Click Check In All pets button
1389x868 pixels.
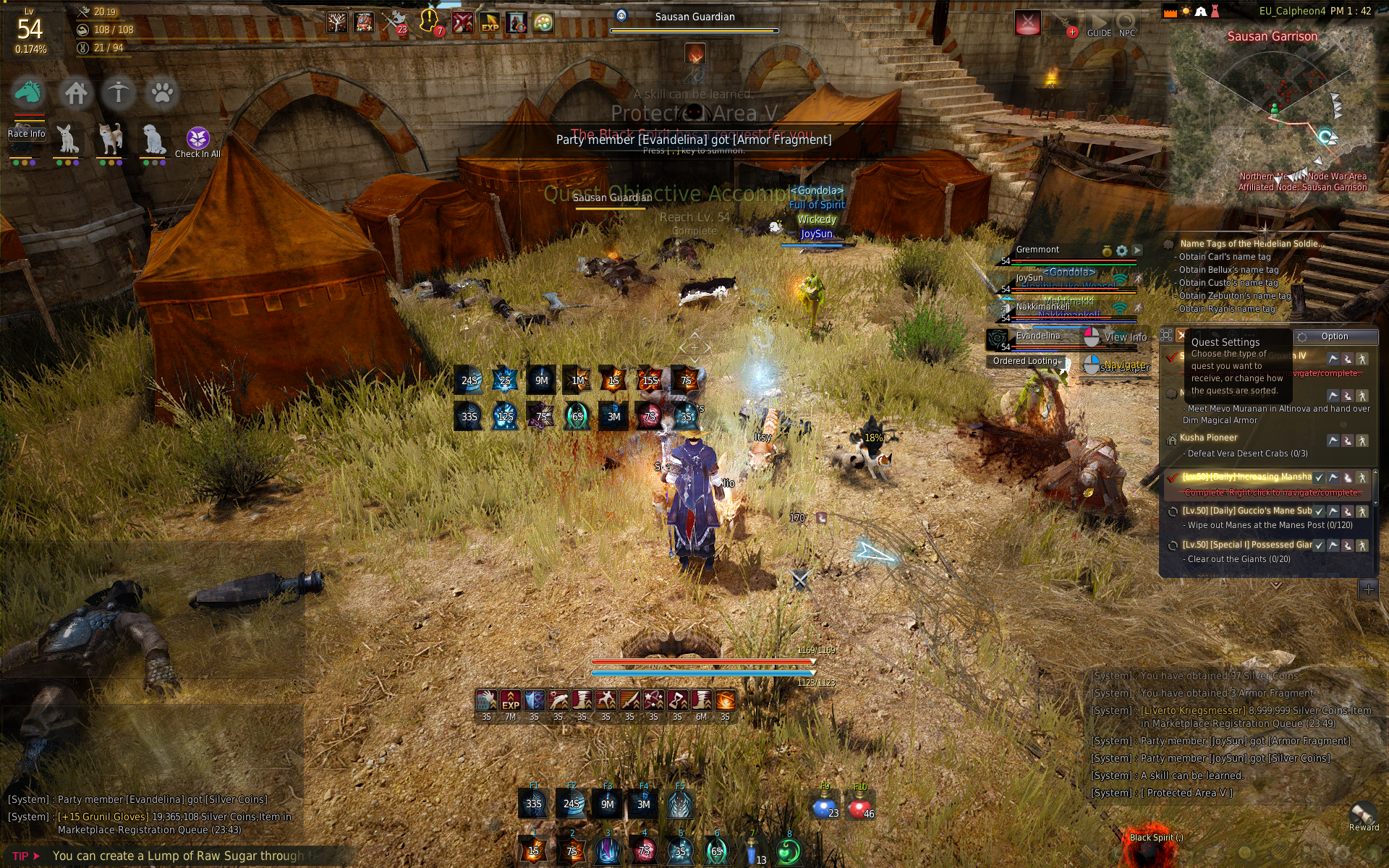click(197, 142)
